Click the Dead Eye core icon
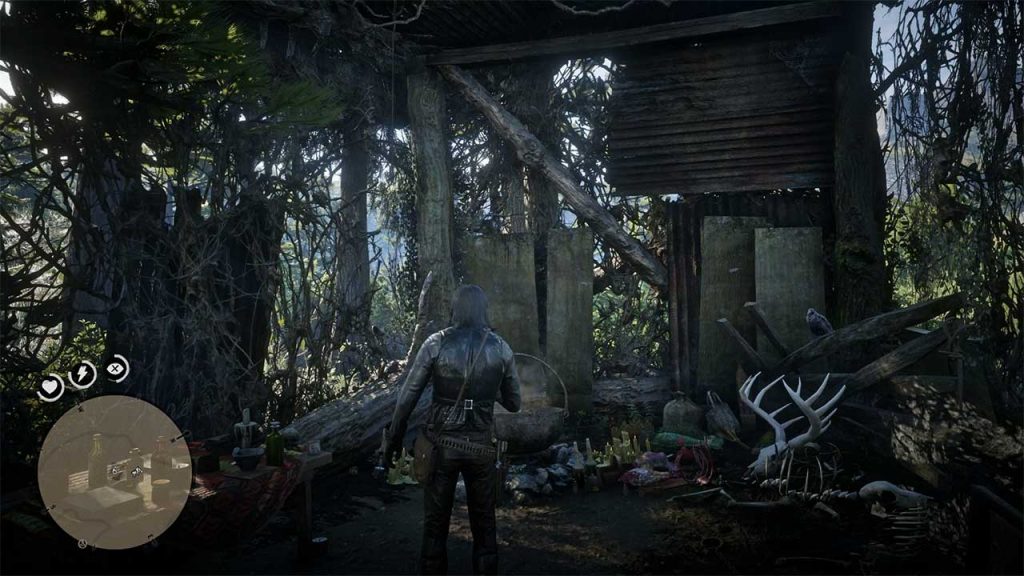The width and height of the screenshot is (1024, 576). [x=117, y=368]
